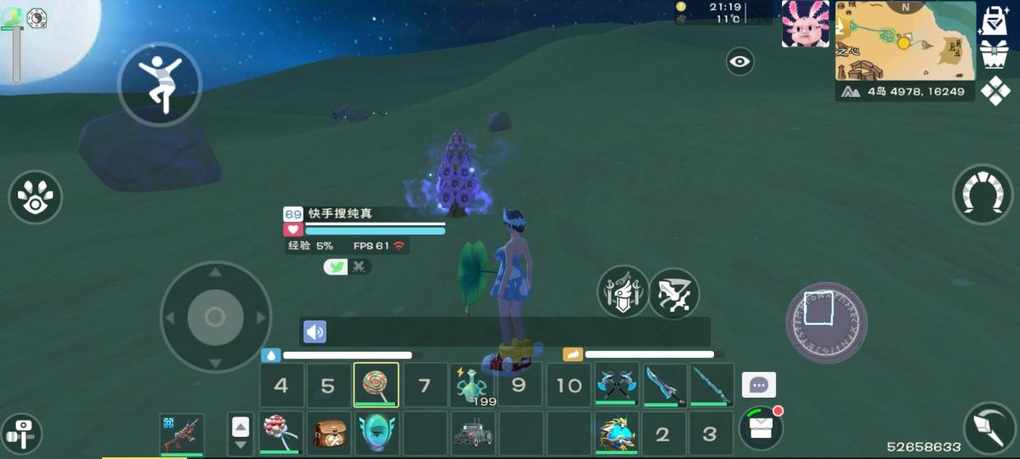Tap the pickaxe tool action button
The height and width of the screenshot is (459, 1020).
click(x=989, y=427)
